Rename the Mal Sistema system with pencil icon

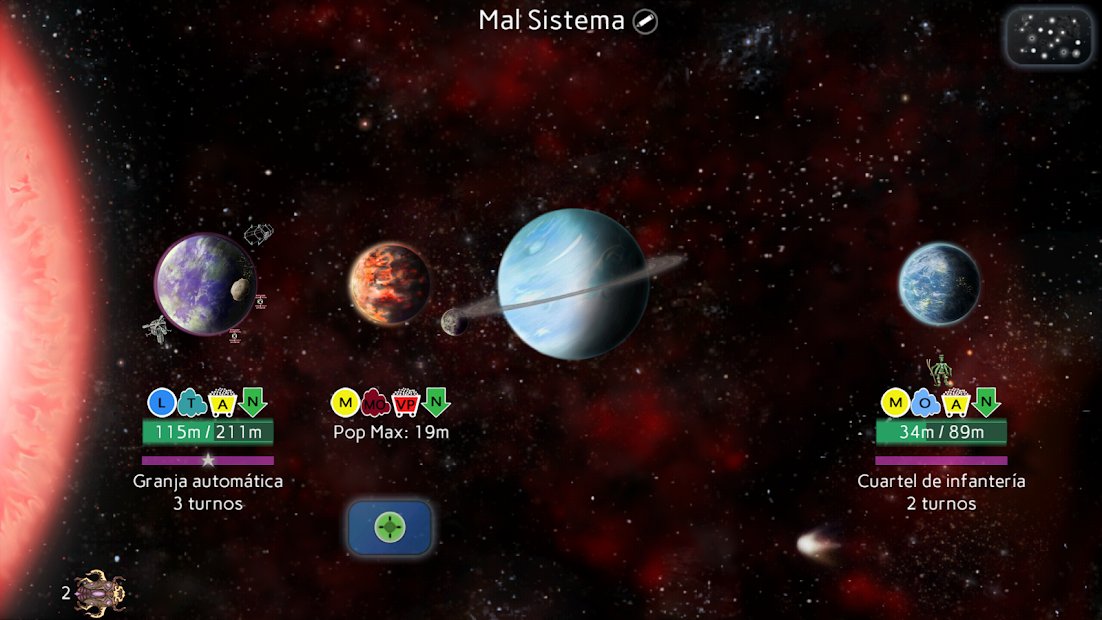[646, 21]
